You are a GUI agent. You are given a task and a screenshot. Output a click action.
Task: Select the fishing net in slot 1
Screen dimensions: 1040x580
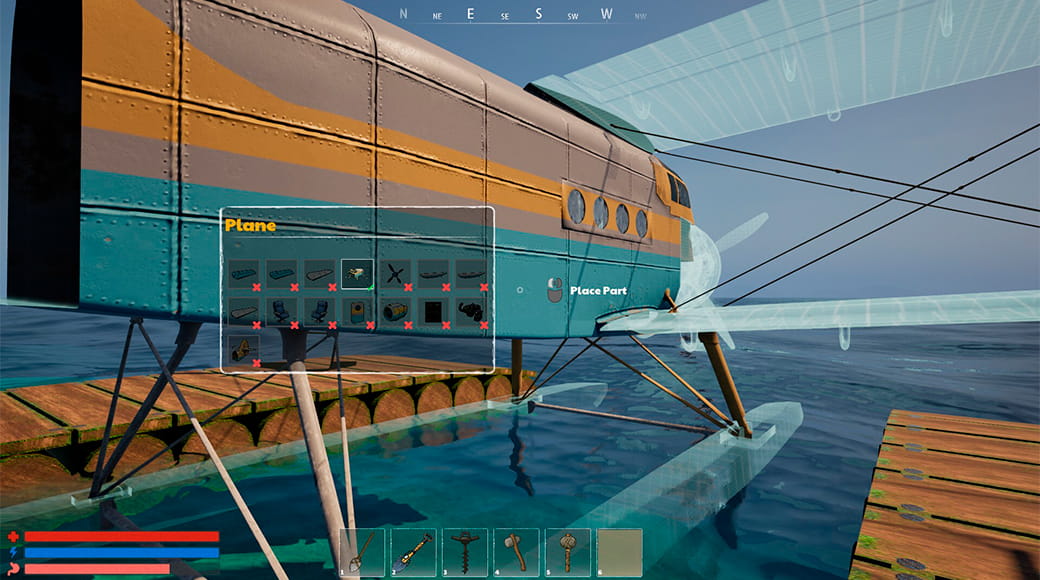(x=362, y=552)
